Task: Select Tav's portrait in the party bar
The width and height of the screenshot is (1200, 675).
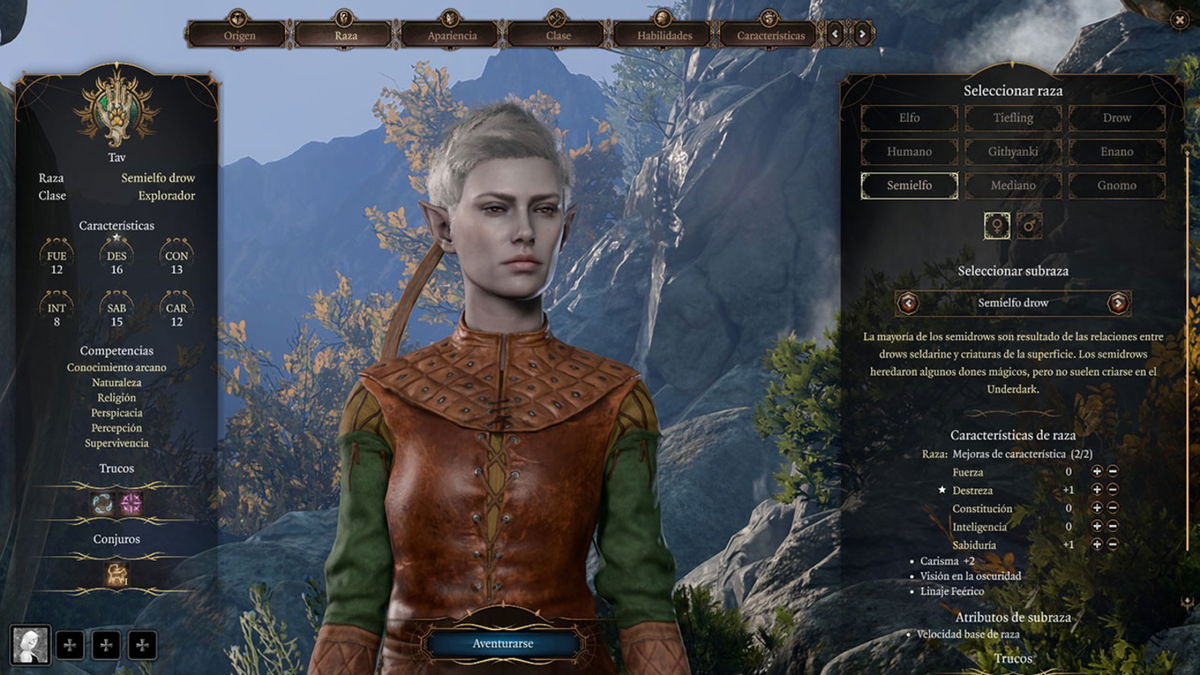Action: 30,645
